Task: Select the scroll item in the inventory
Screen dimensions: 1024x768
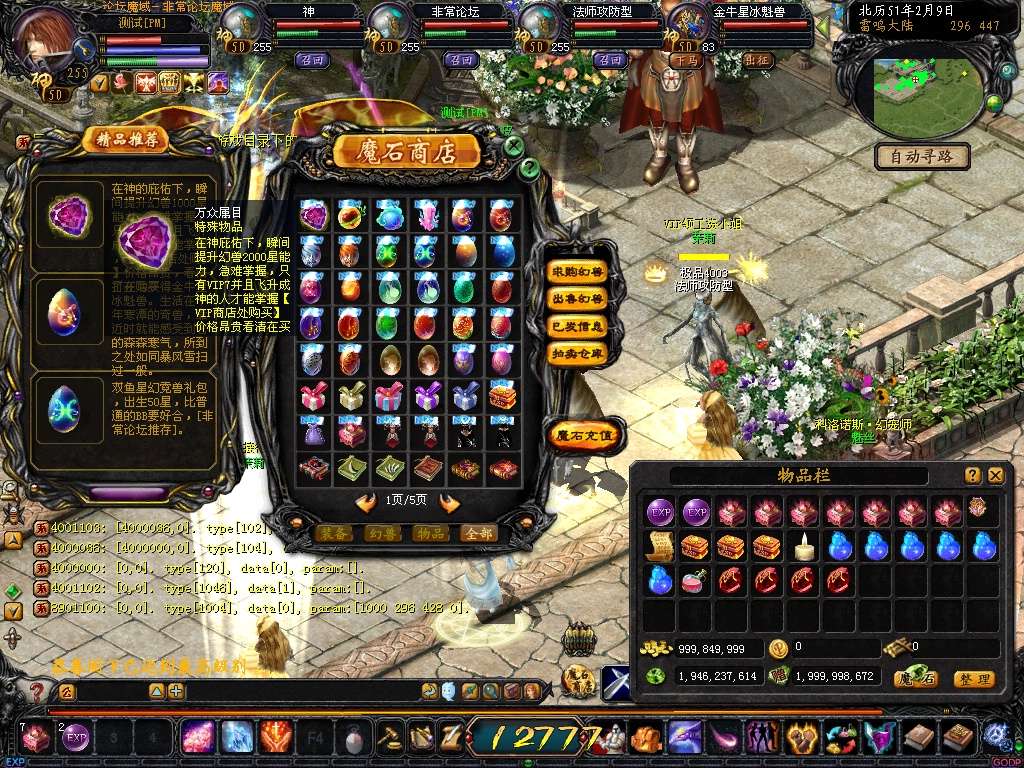Action: [659, 546]
